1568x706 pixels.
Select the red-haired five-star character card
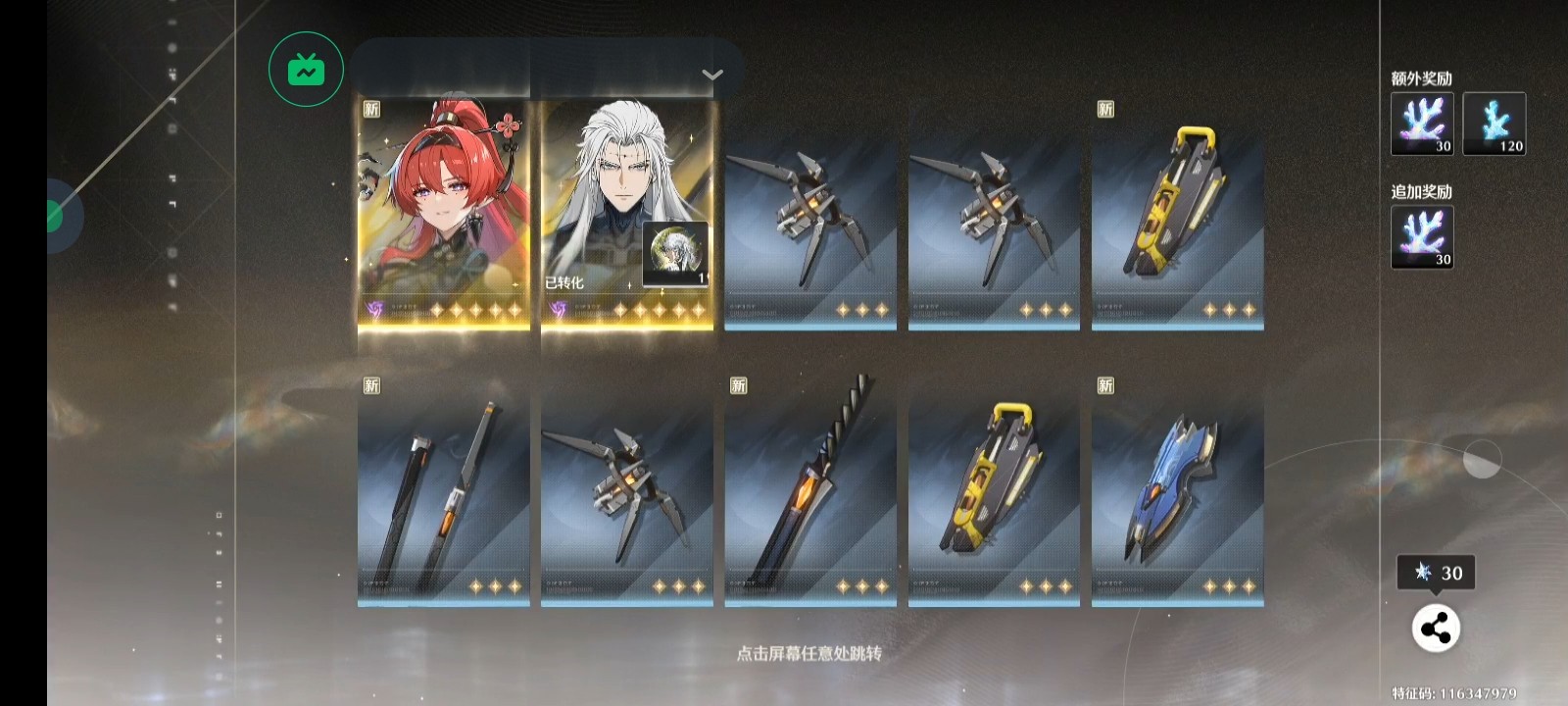click(443, 216)
